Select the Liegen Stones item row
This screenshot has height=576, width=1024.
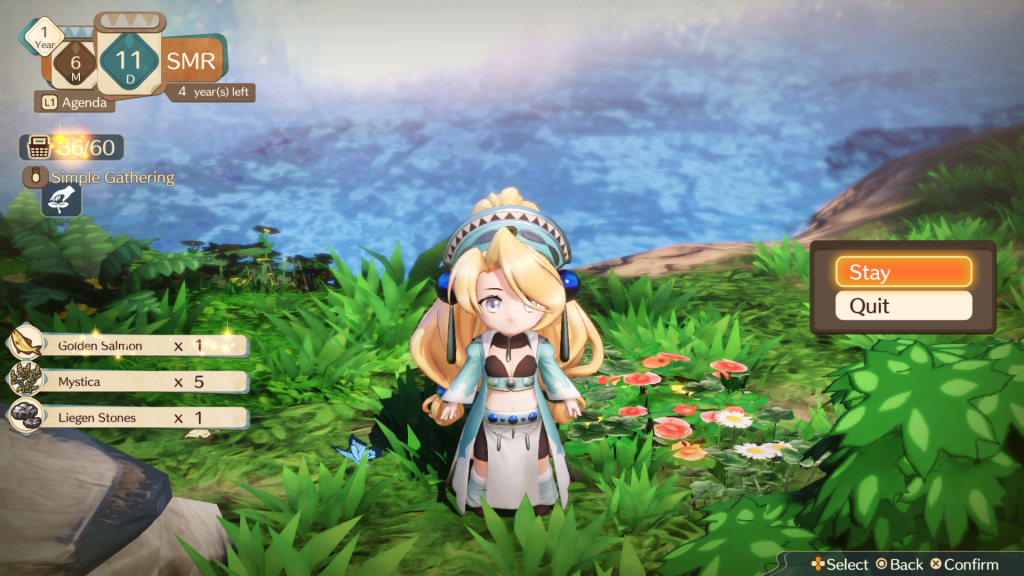click(x=130, y=417)
